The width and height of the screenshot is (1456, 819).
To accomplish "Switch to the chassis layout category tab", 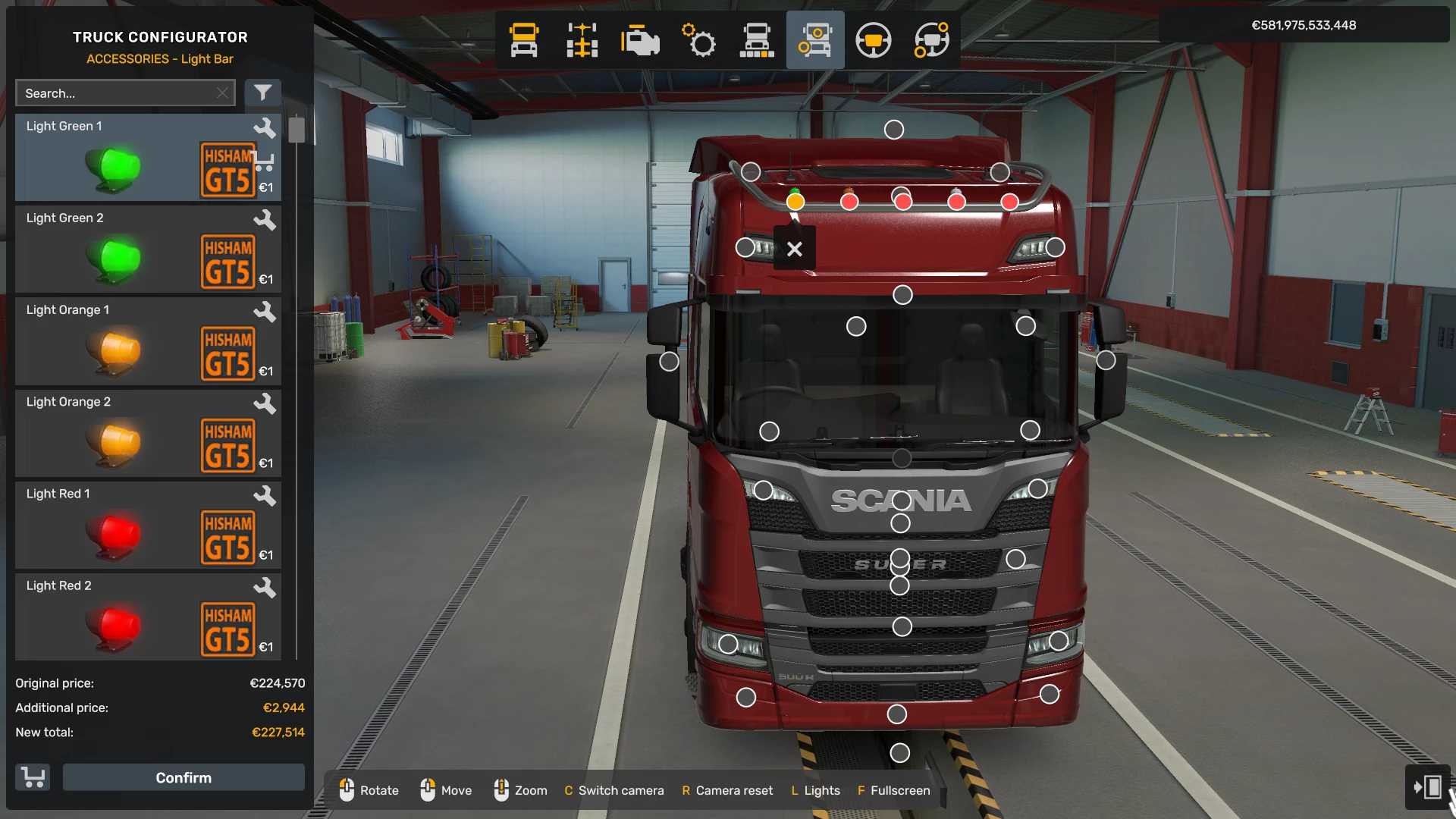I will click(582, 40).
